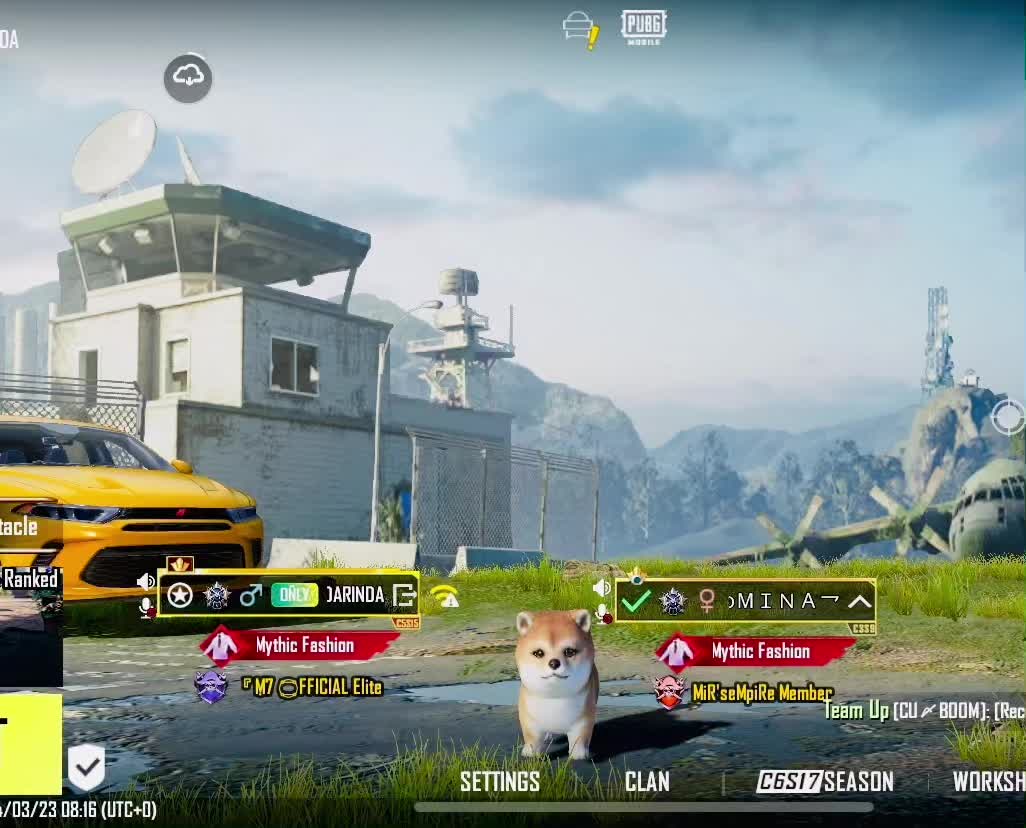The image size is (1026, 828).
Task: Click the circular target icon
Action: pos(1008,417)
